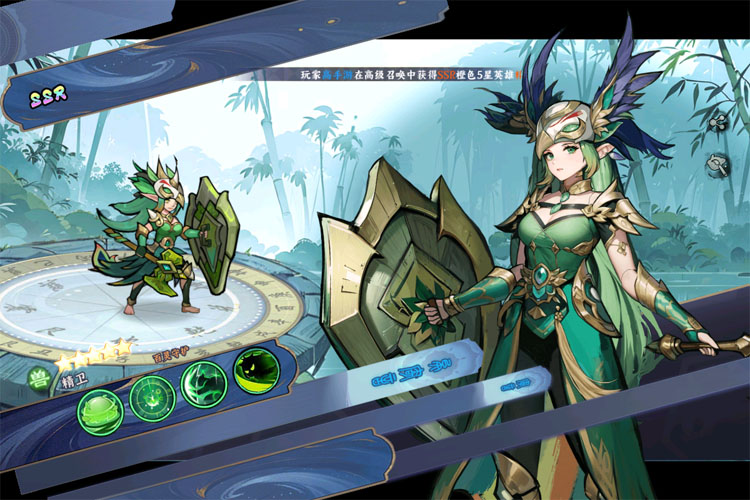Click the share icon near the bamboo
Viewport: 750px width, 500px height.
point(716,121)
